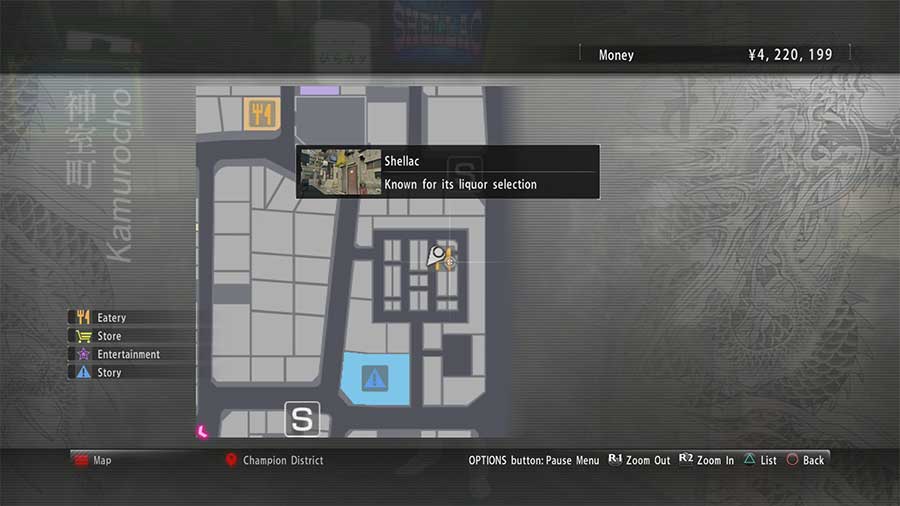The width and height of the screenshot is (900, 506).
Task: Toggle the Entertainment legend entry
Action: 127,354
